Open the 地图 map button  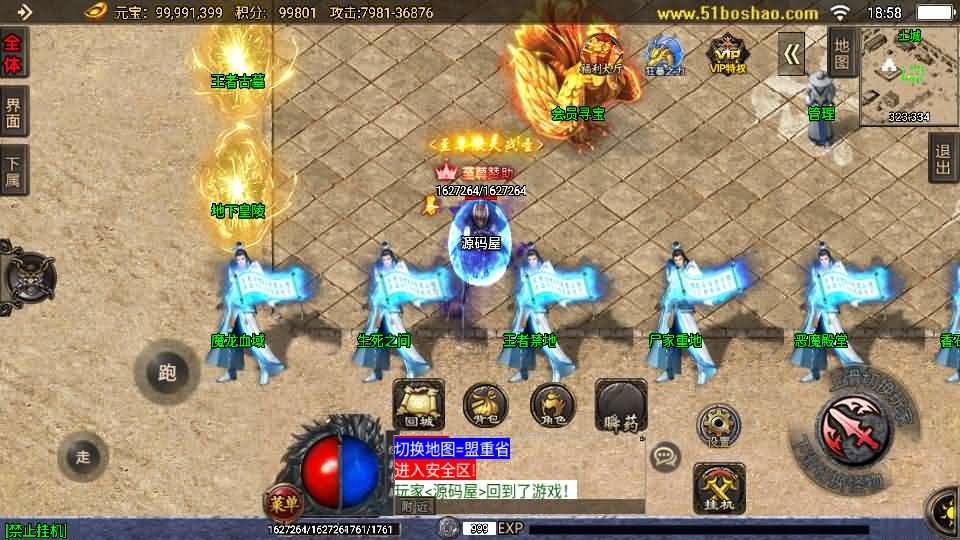842,53
